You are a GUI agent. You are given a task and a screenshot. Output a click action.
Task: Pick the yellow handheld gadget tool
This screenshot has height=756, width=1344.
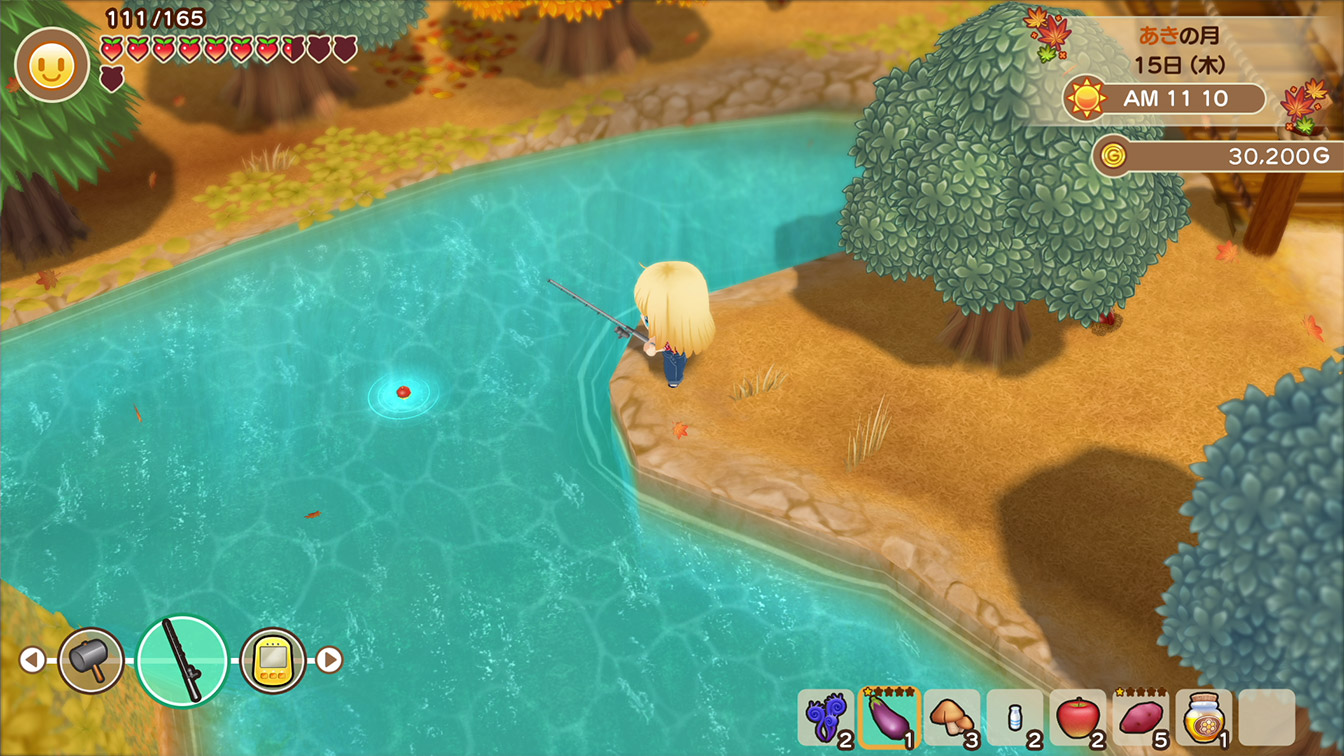point(273,660)
